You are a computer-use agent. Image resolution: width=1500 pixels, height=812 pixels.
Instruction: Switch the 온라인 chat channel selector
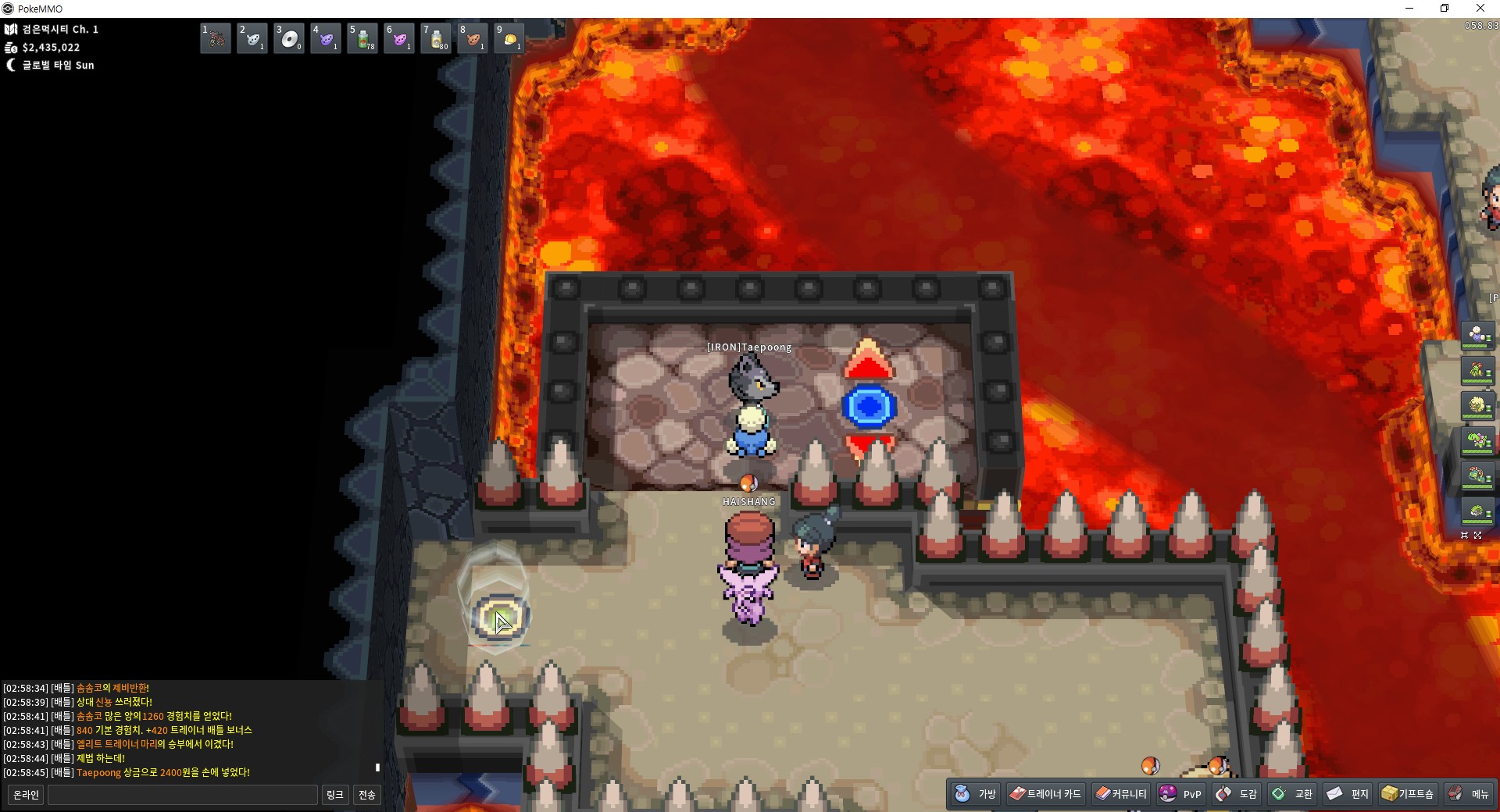[26, 795]
